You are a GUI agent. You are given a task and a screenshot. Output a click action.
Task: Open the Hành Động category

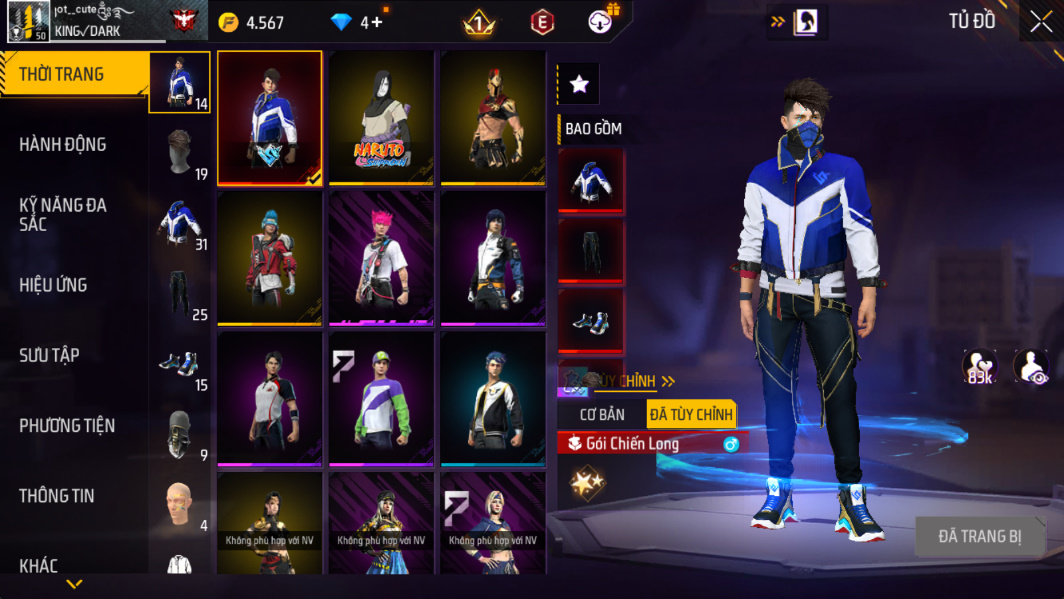point(62,145)
